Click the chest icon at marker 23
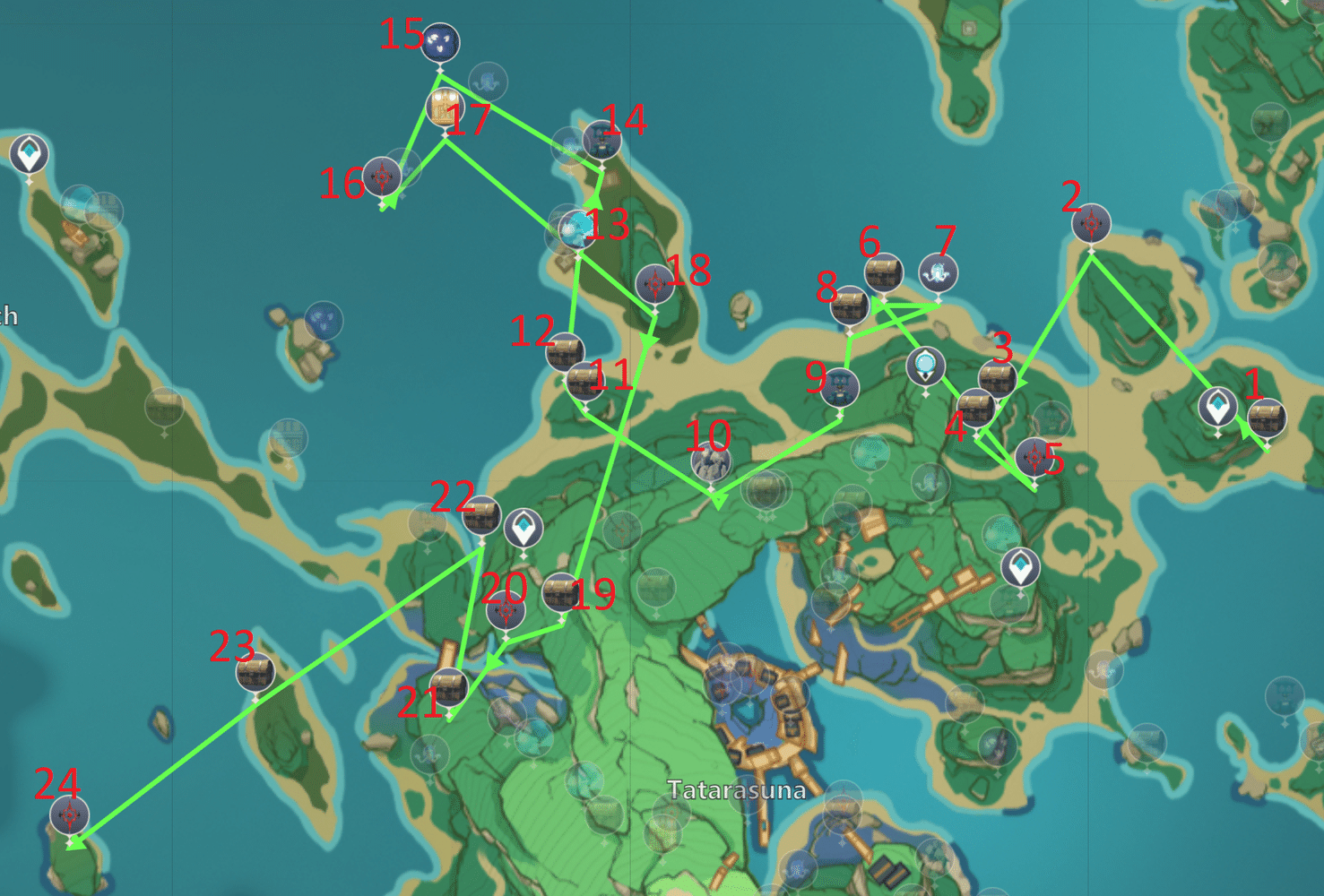This screenshot has width=1324, height=896. [x=254, y=671]
